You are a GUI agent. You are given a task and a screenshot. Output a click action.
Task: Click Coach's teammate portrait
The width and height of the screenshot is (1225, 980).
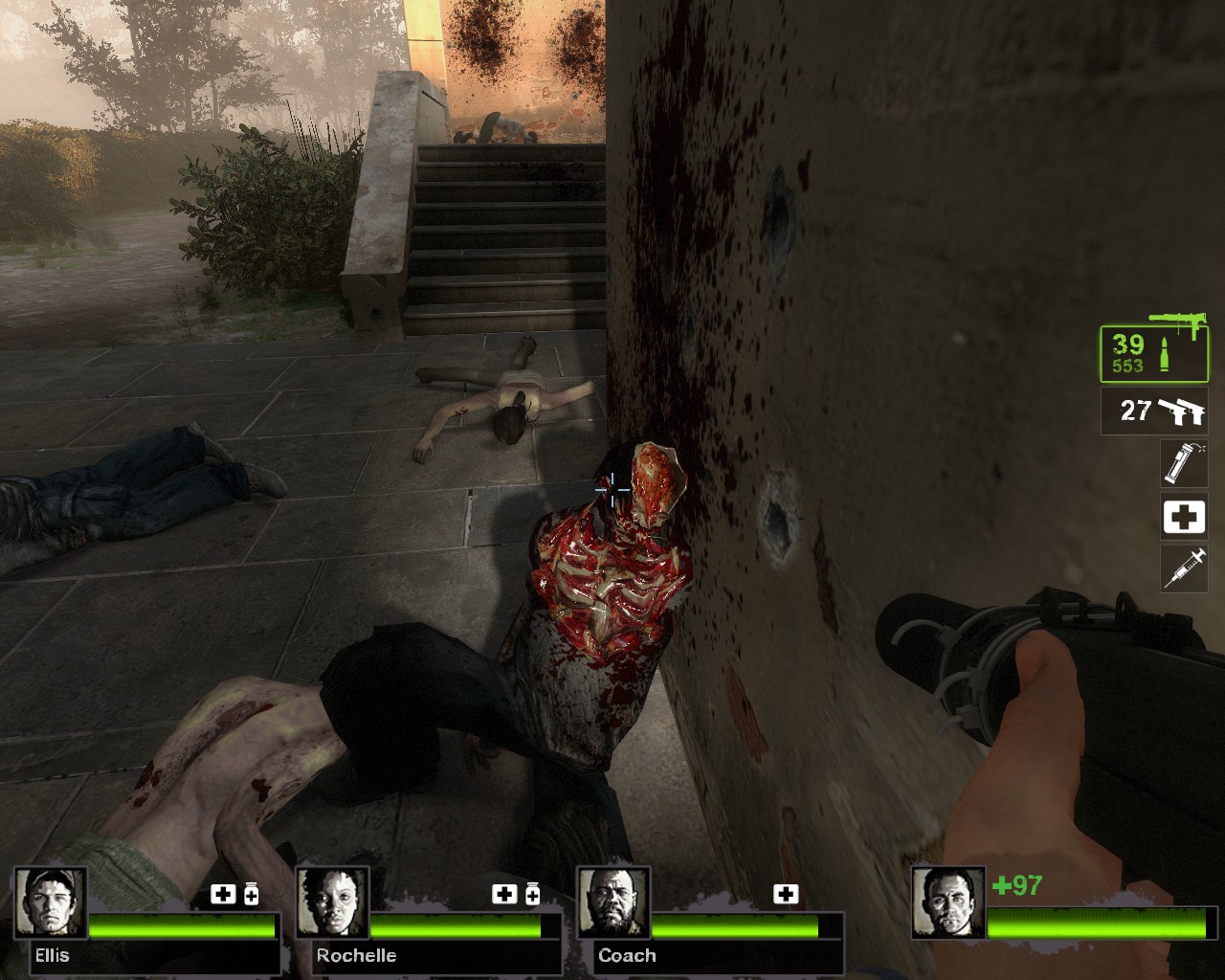(x=613, y=904)
